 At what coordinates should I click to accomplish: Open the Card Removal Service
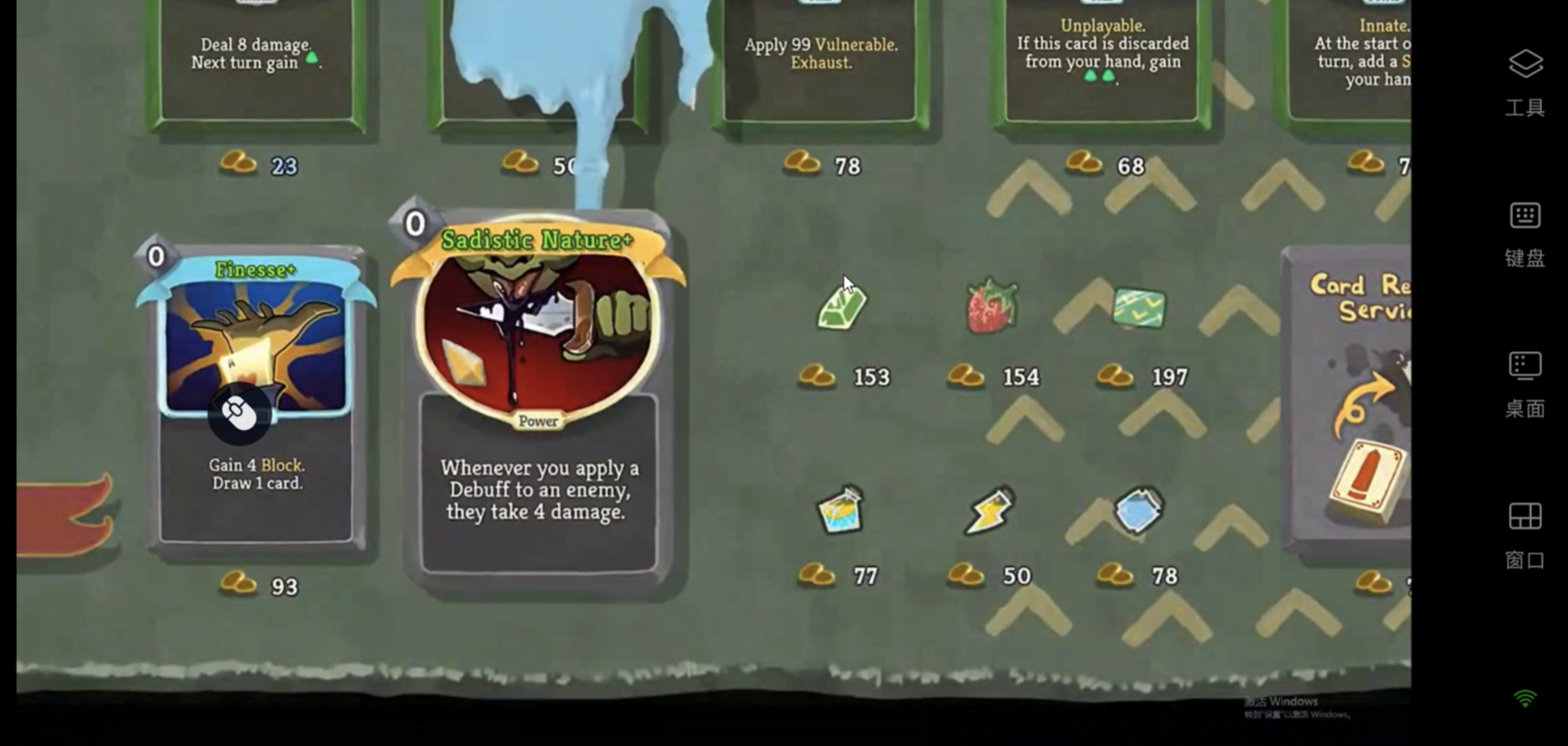(x=1351, y=400)
